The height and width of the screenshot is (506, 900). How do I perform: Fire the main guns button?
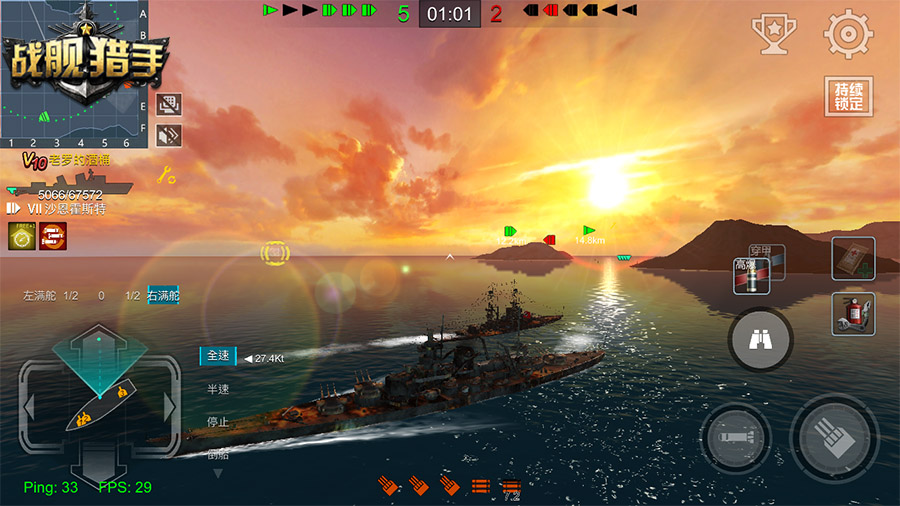click(x=835, y=440)
